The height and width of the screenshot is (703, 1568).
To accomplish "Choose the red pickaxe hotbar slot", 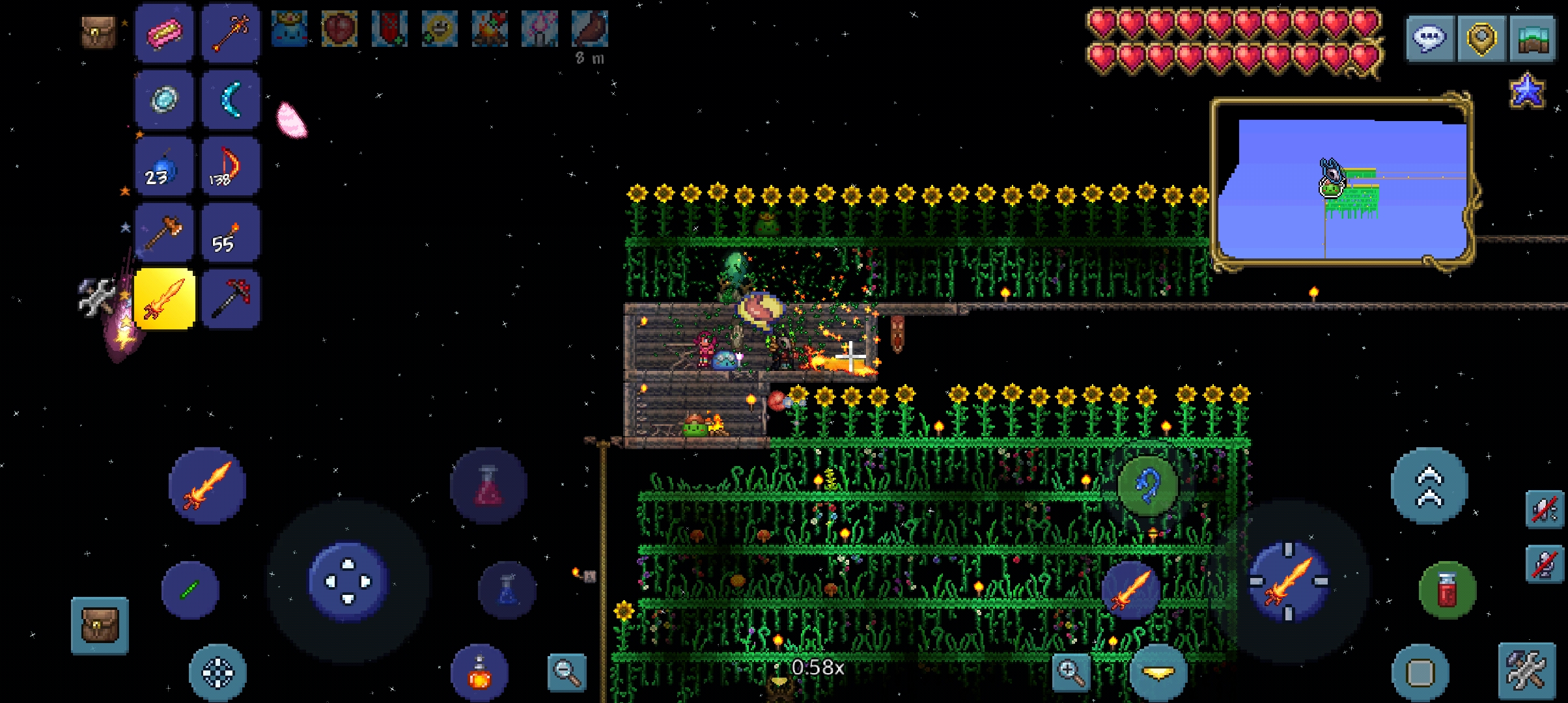I will [231, 299].
